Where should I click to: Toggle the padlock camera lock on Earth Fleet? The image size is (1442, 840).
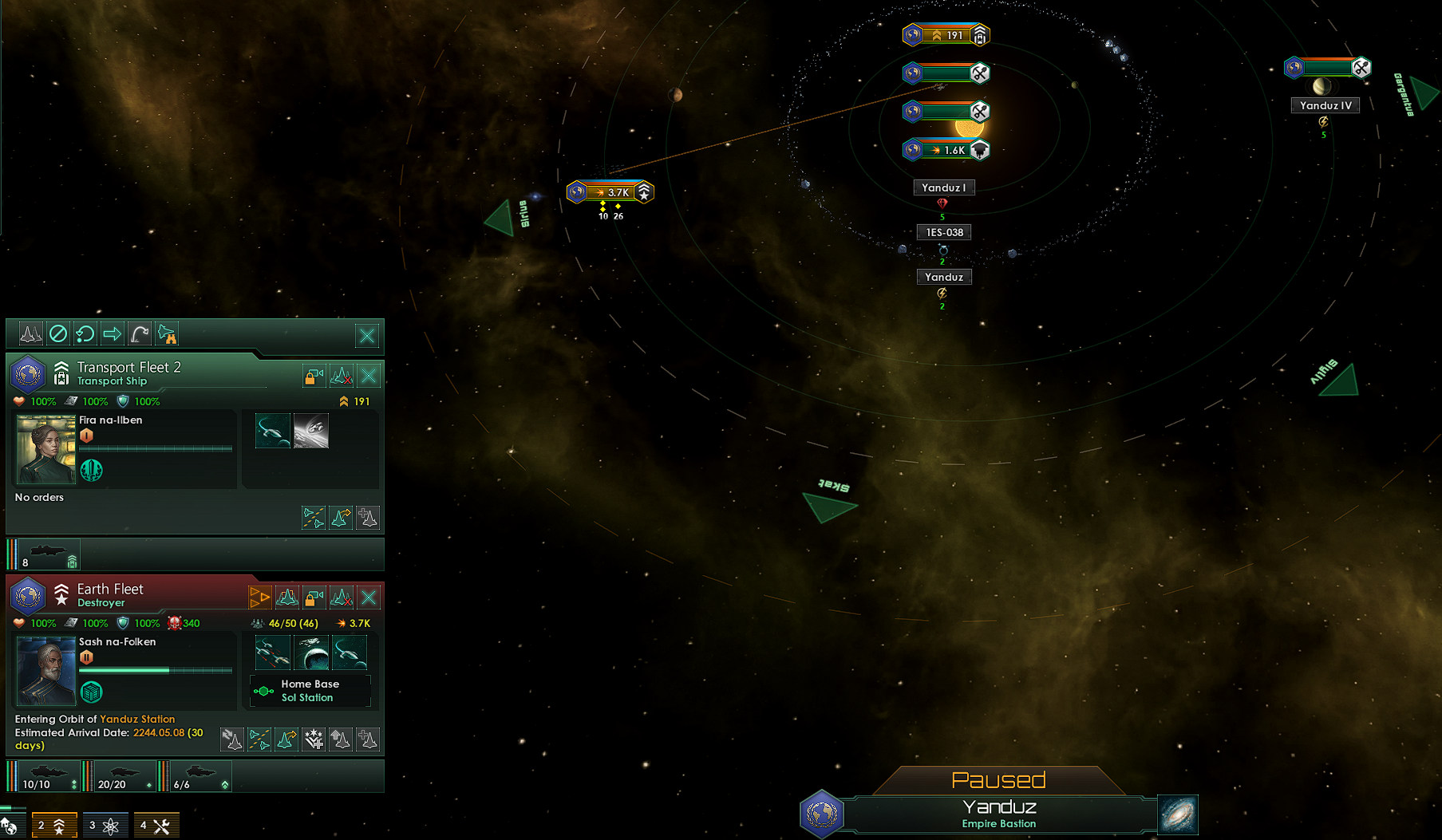(313, 597)
